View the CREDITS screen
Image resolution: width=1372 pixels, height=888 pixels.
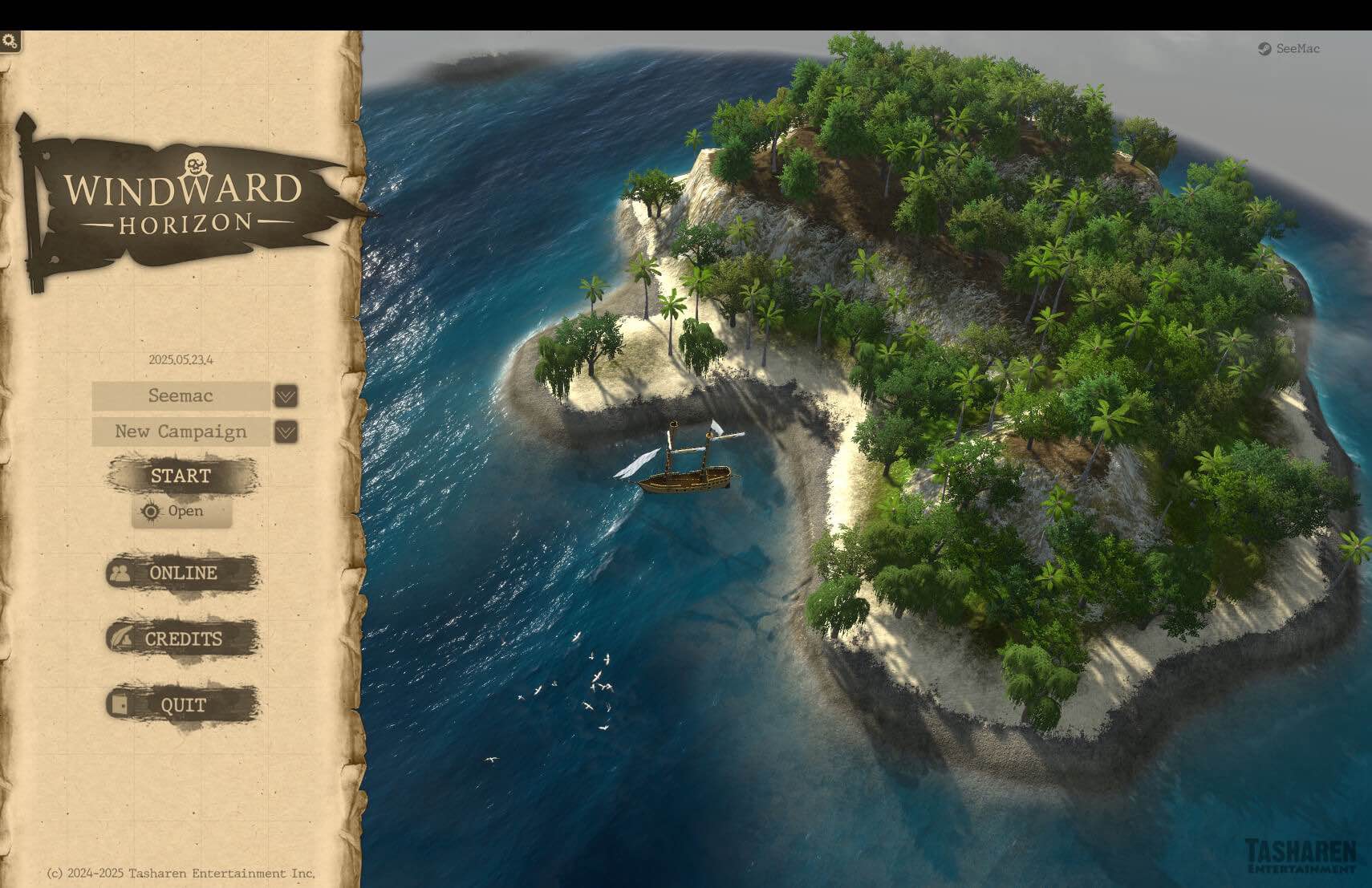(x=184, y=639)
